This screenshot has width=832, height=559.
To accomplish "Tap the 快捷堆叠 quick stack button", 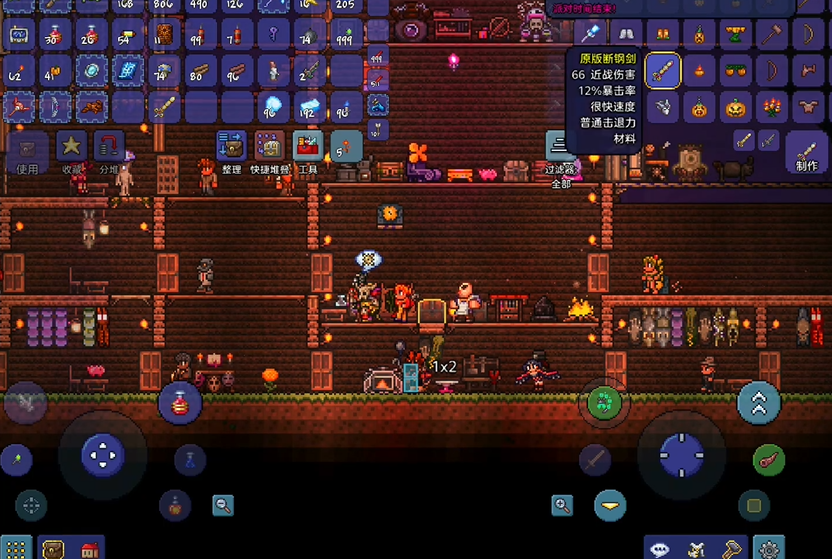I will [268, 147].
